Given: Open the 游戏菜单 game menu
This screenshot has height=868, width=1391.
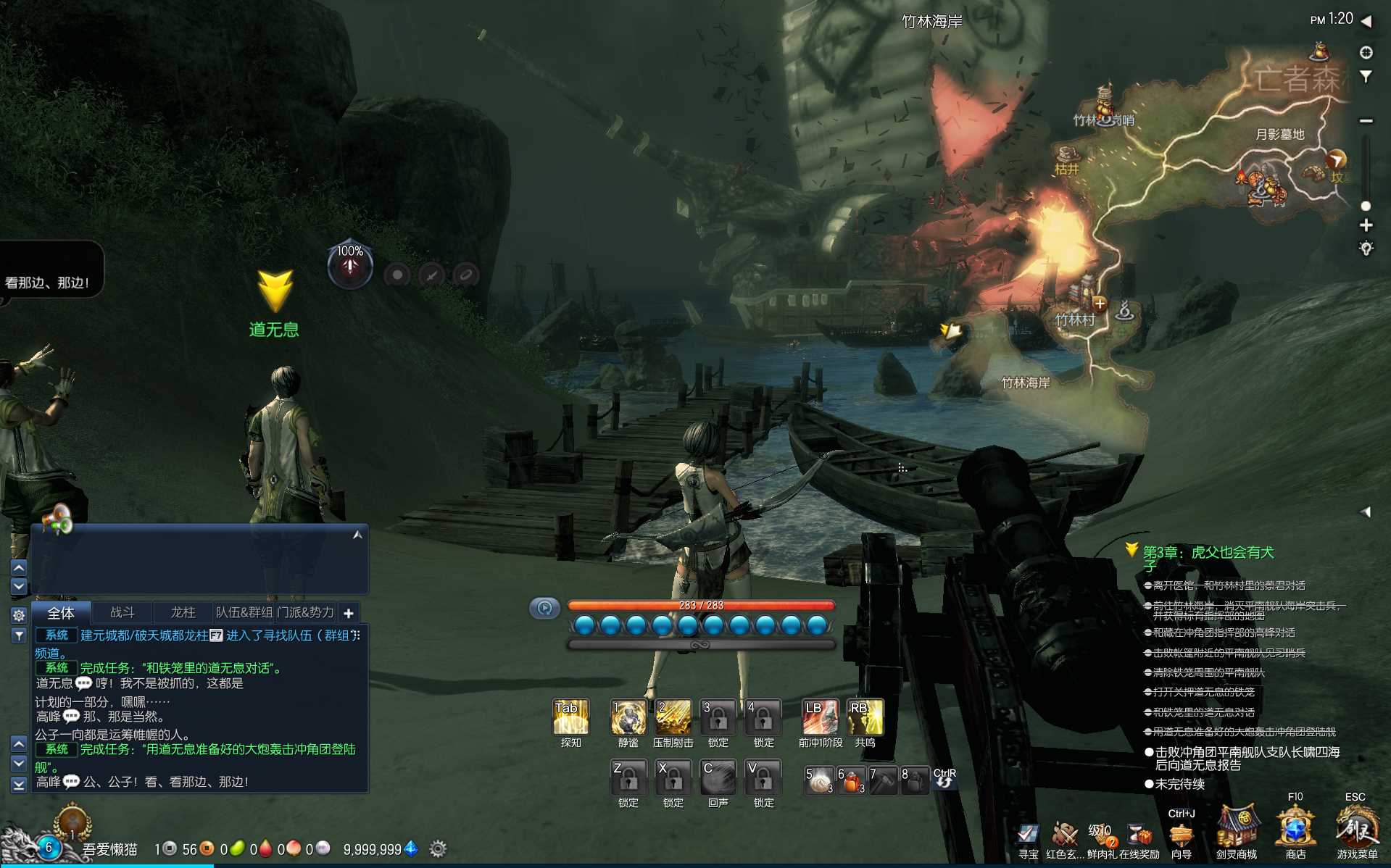Looking at the screenshot, I should tap(1356, 830).
